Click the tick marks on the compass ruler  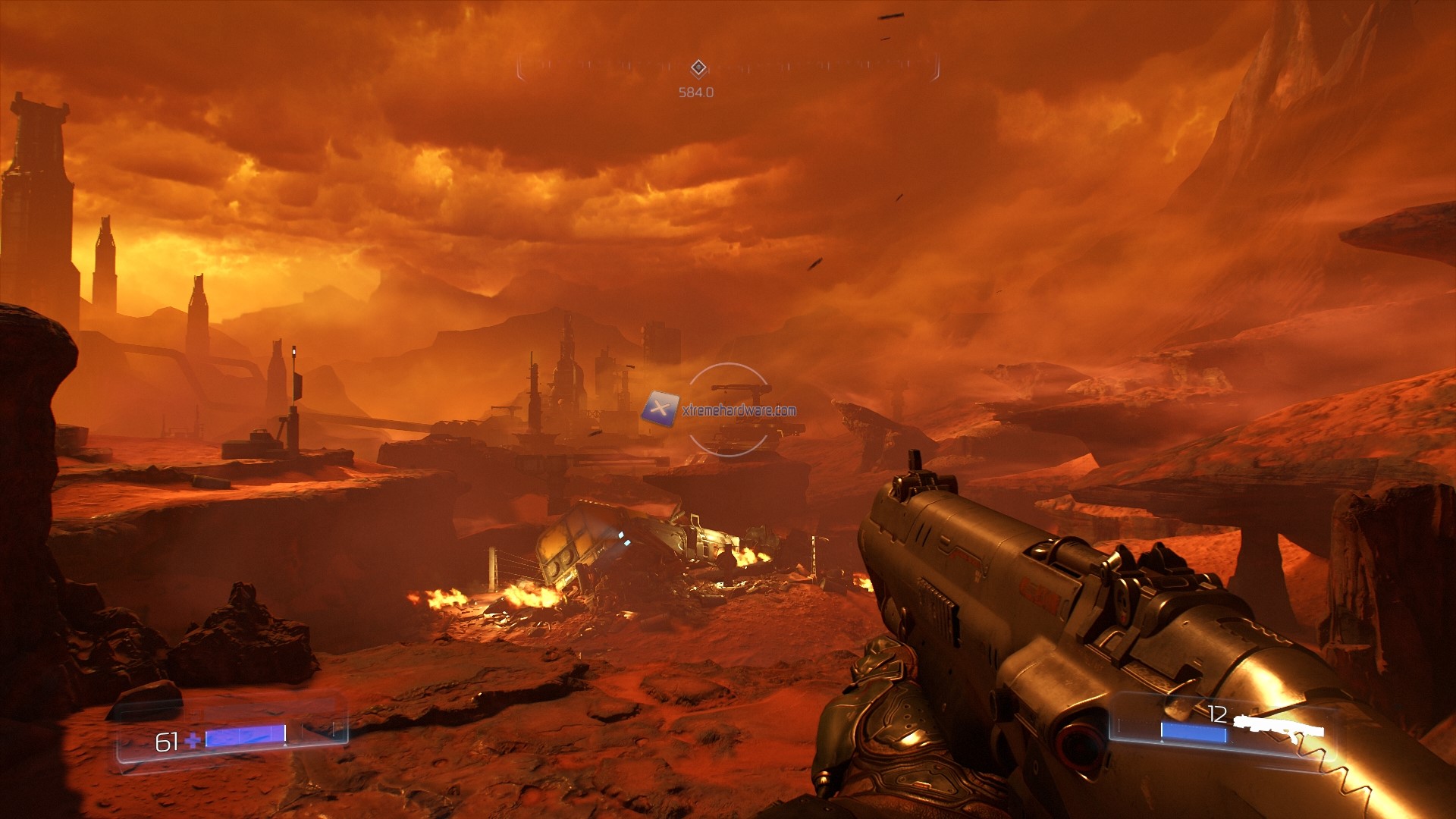pyautogui.click(x=607, y=64)
